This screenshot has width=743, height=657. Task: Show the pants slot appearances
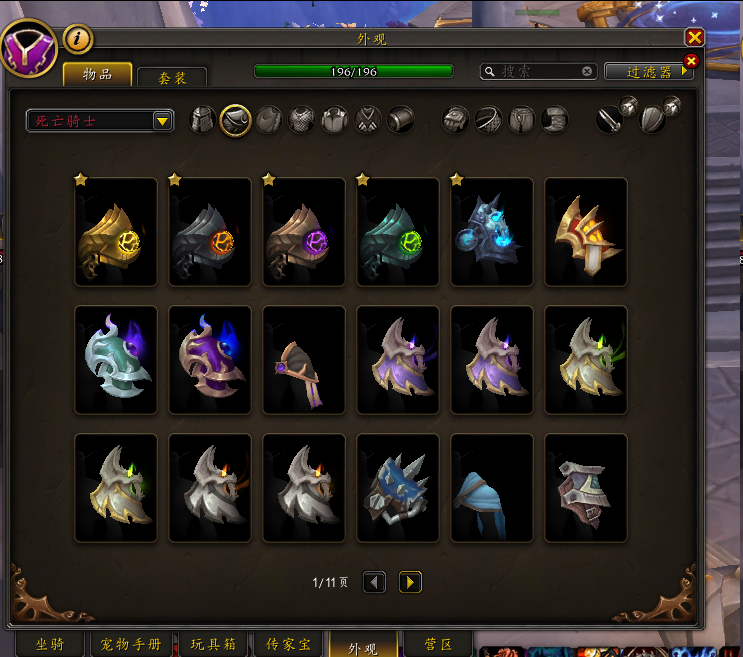(x=521, y=120)
